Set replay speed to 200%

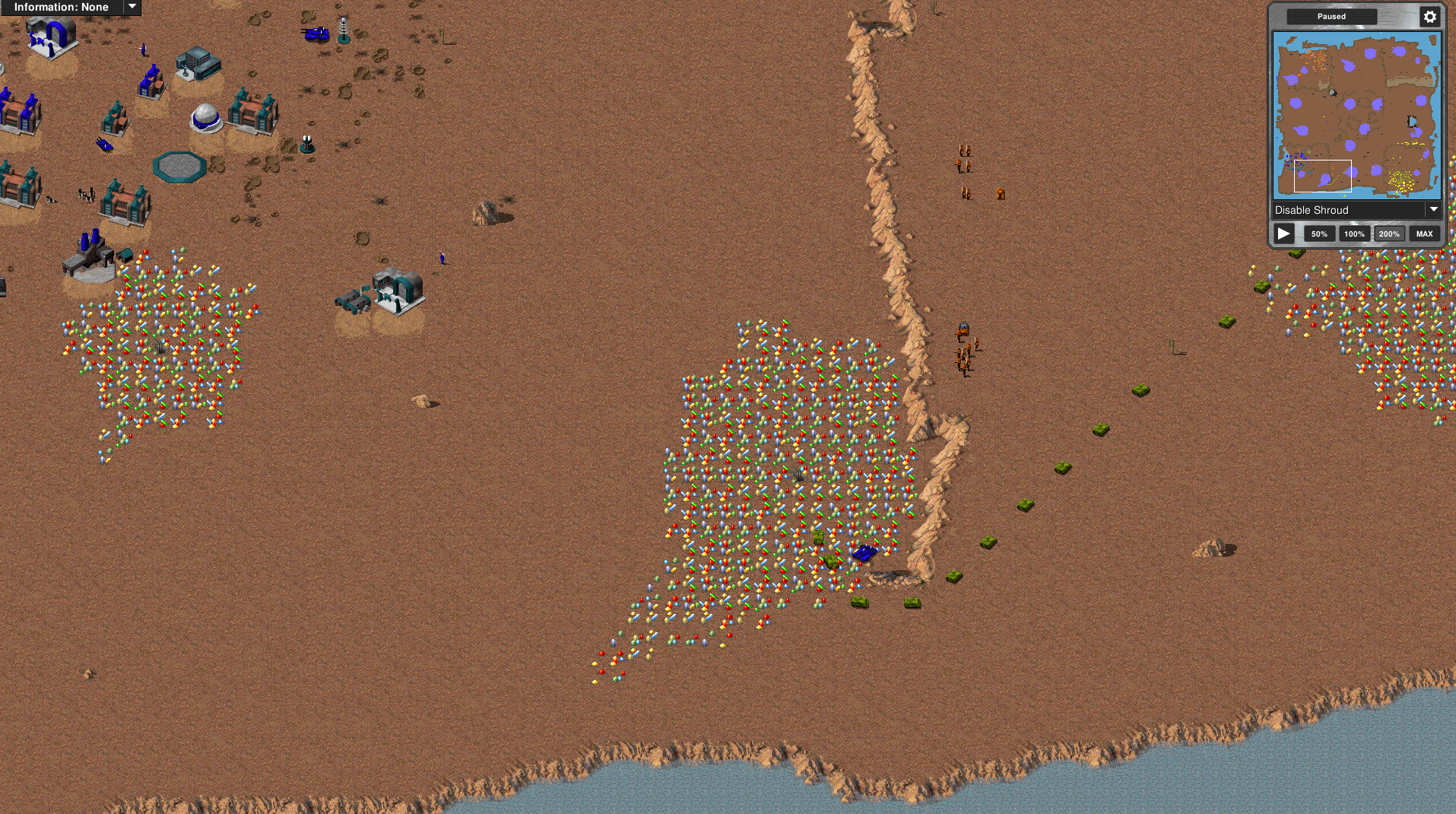tap(1389, 234)
